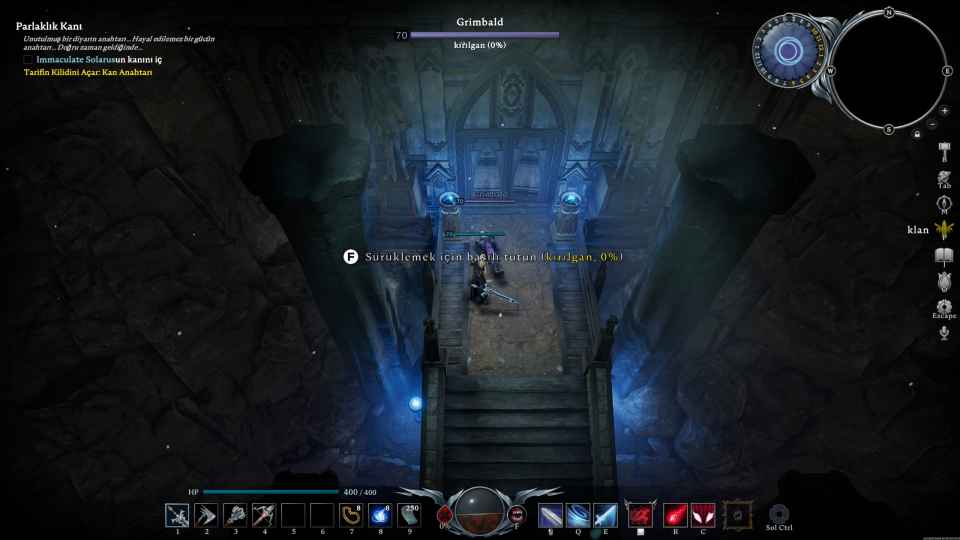960x540 pixels.
Task: Select the item with 250 count in slot 9
Action: pyautogui.click(x=408, y=515)
